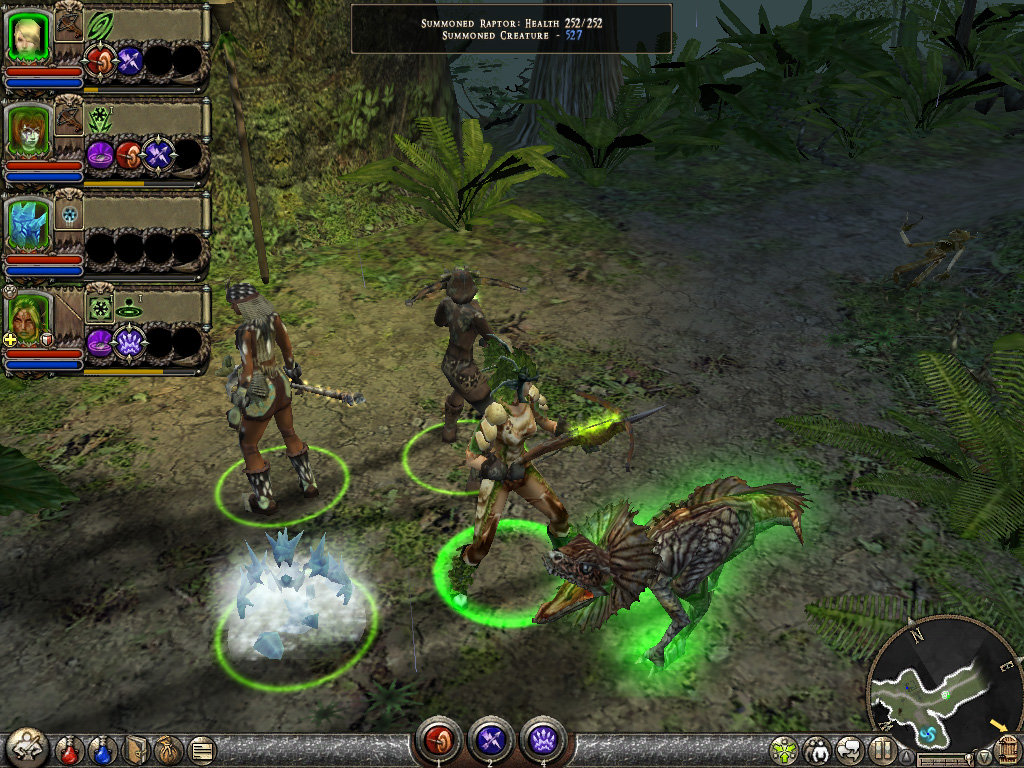Toggle the warrior stance button in bottom bar
The image size is (1024, 768).
coord(27,747)
